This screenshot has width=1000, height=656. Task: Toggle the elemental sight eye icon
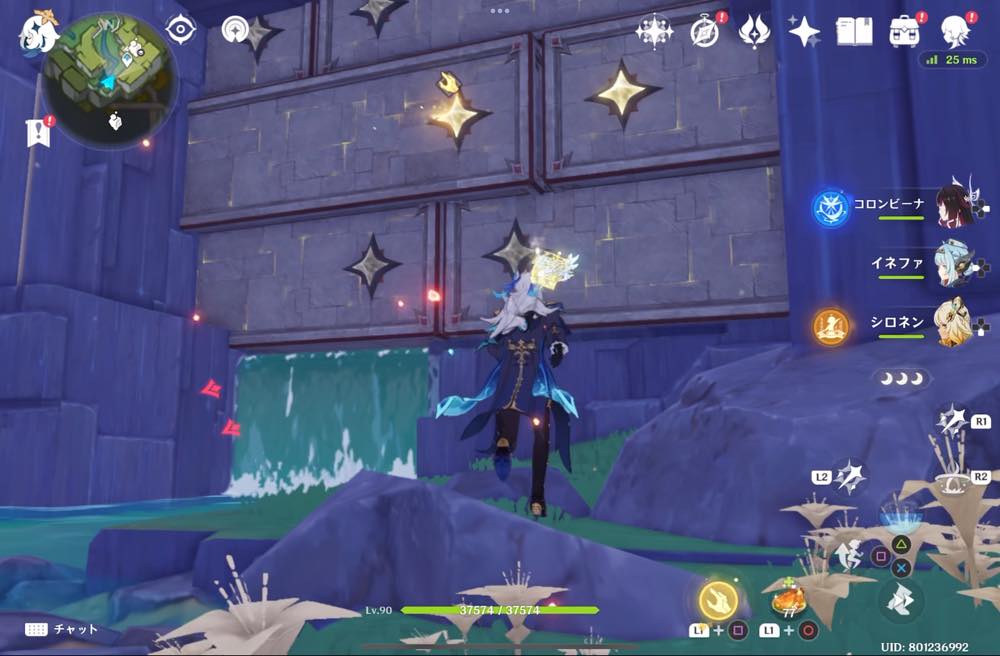click(x=181, y=30)
